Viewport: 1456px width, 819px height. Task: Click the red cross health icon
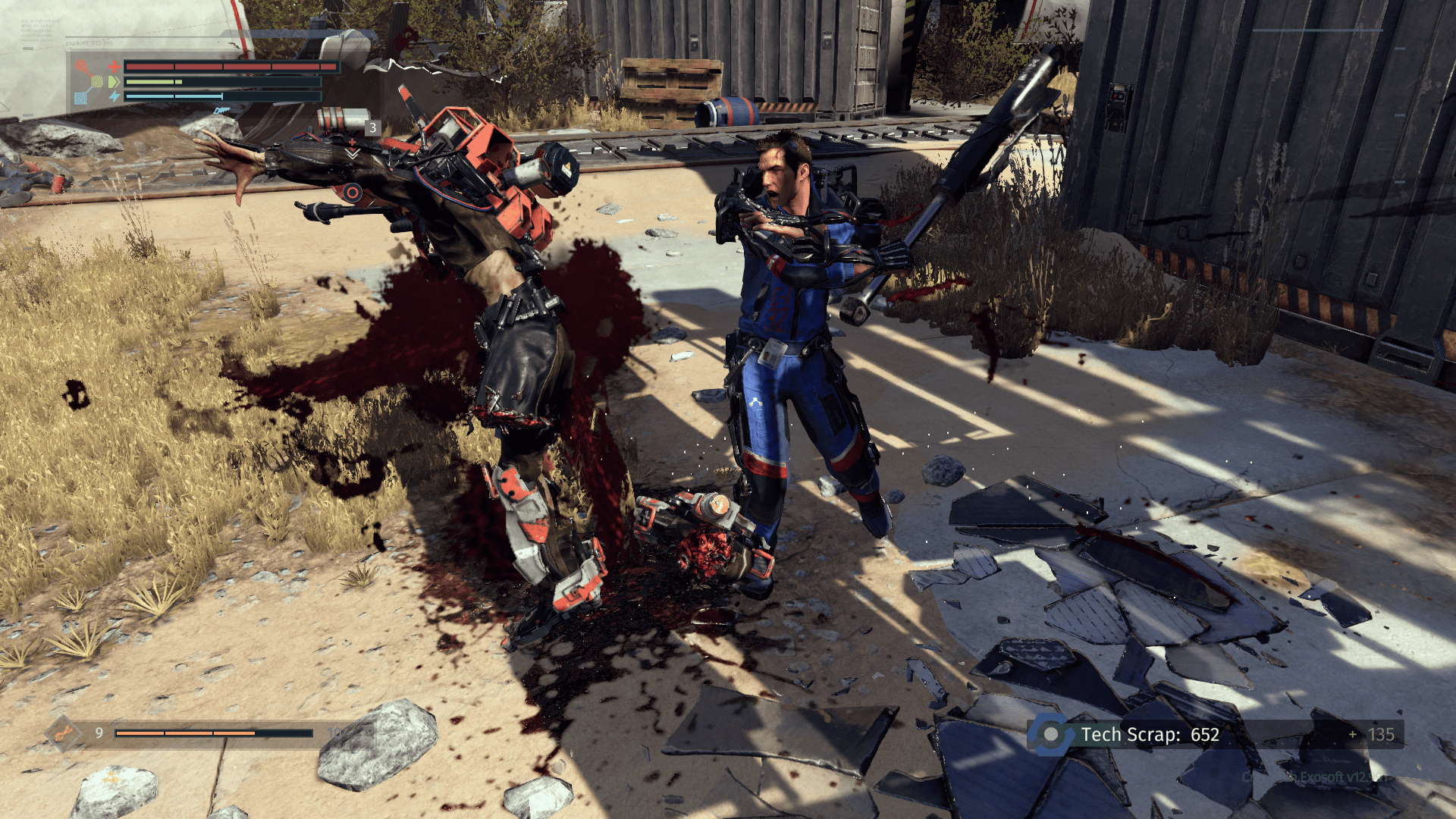point(115,67)
